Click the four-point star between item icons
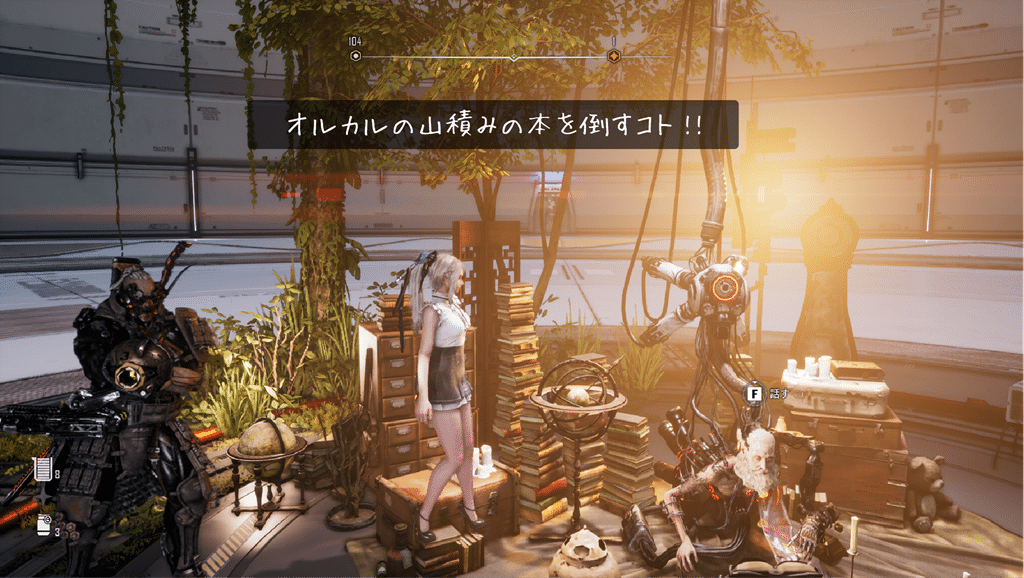The image size is (1024, 578). click(43, 497)
